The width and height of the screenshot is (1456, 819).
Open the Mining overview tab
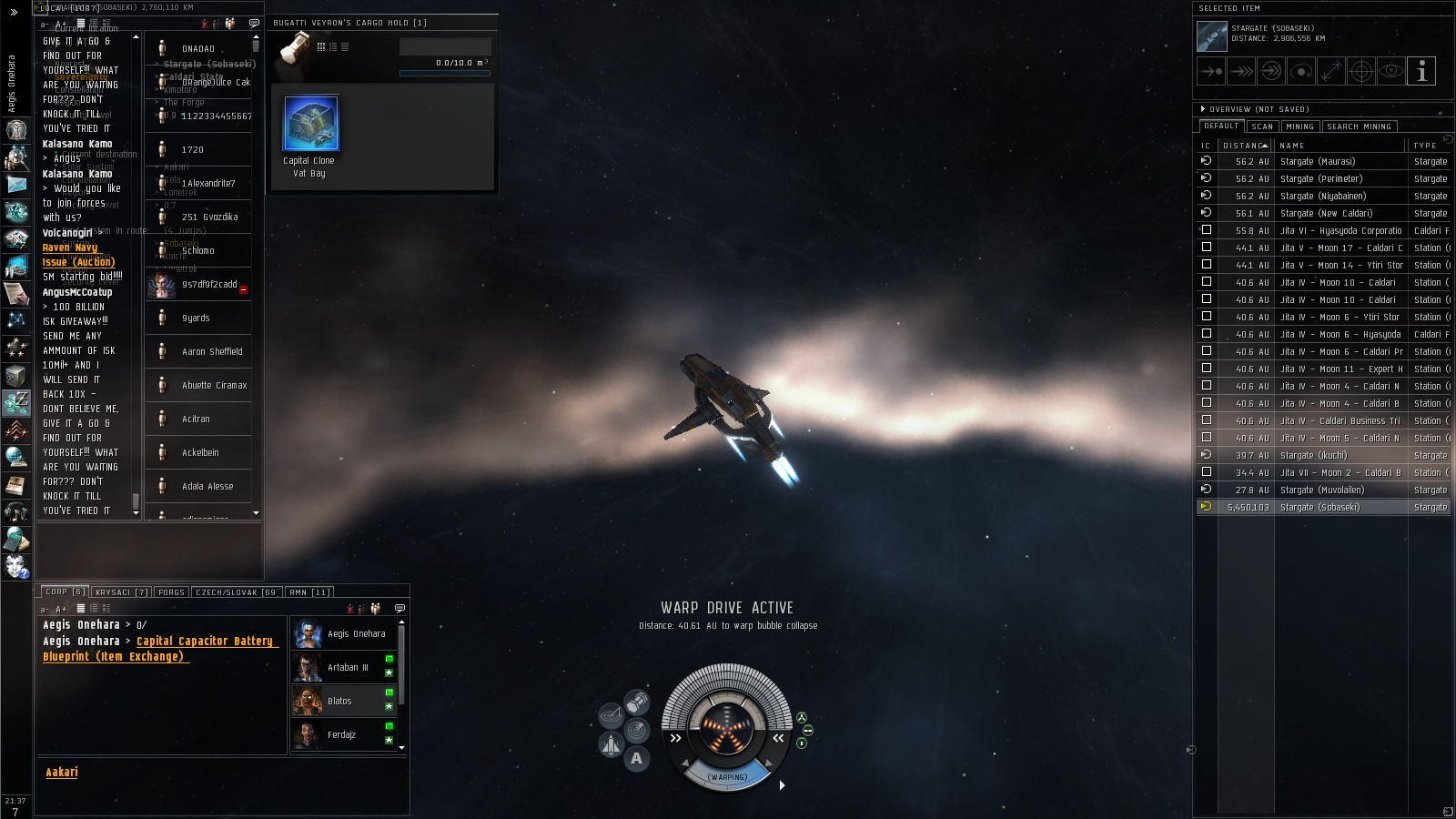[x=1299, y=126]
